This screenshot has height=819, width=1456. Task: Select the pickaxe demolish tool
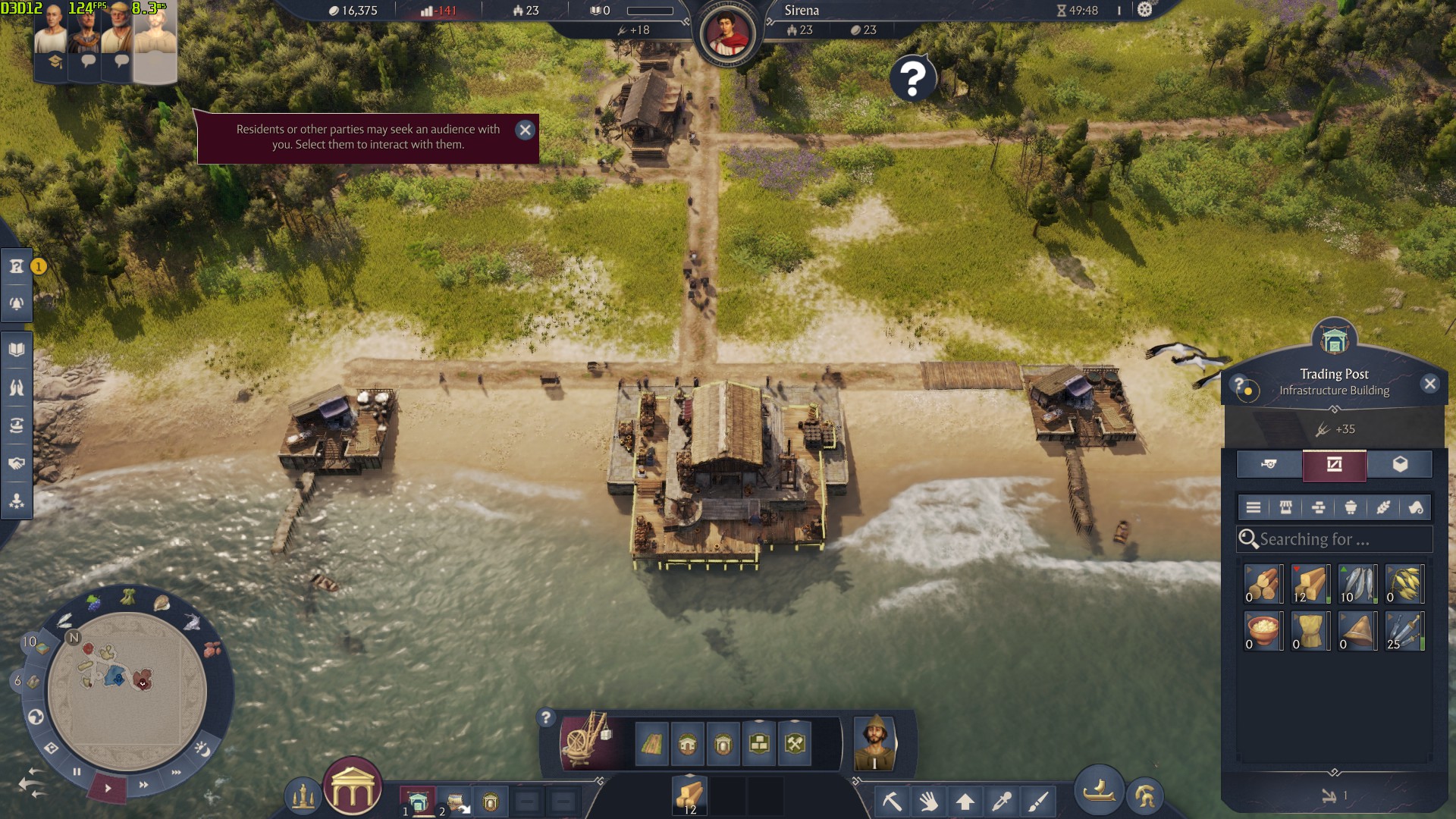(892, 801)
